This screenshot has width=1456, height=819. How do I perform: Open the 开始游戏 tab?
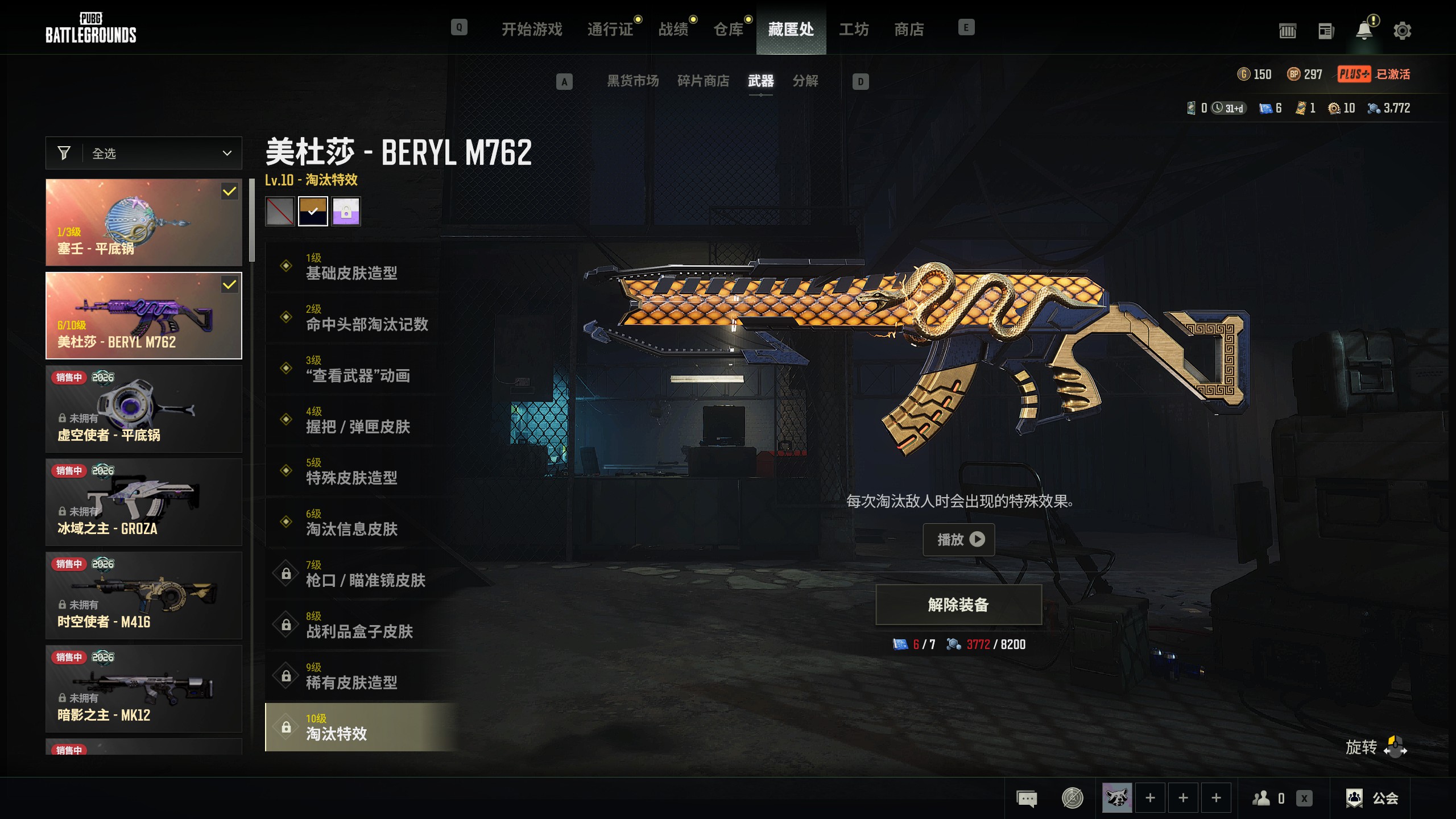pos(531,29)
